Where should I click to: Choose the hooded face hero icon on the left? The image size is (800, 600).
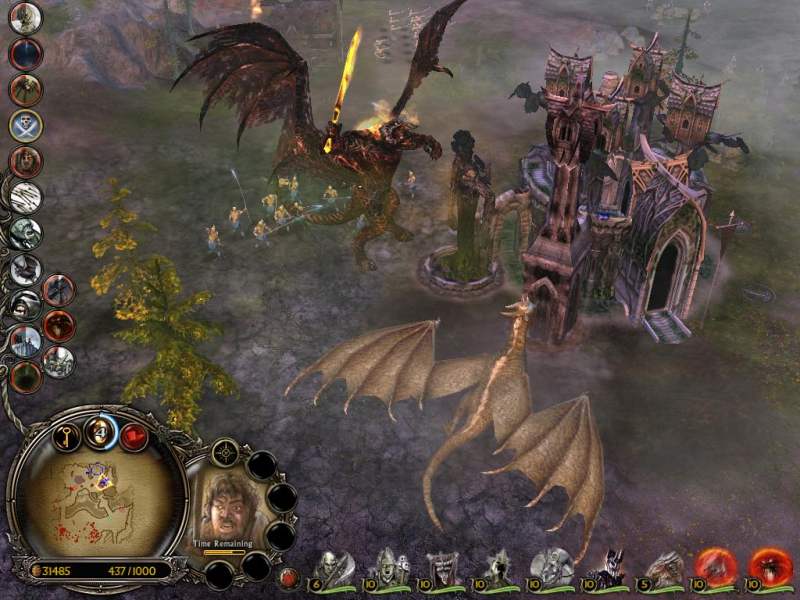[26, 160]
